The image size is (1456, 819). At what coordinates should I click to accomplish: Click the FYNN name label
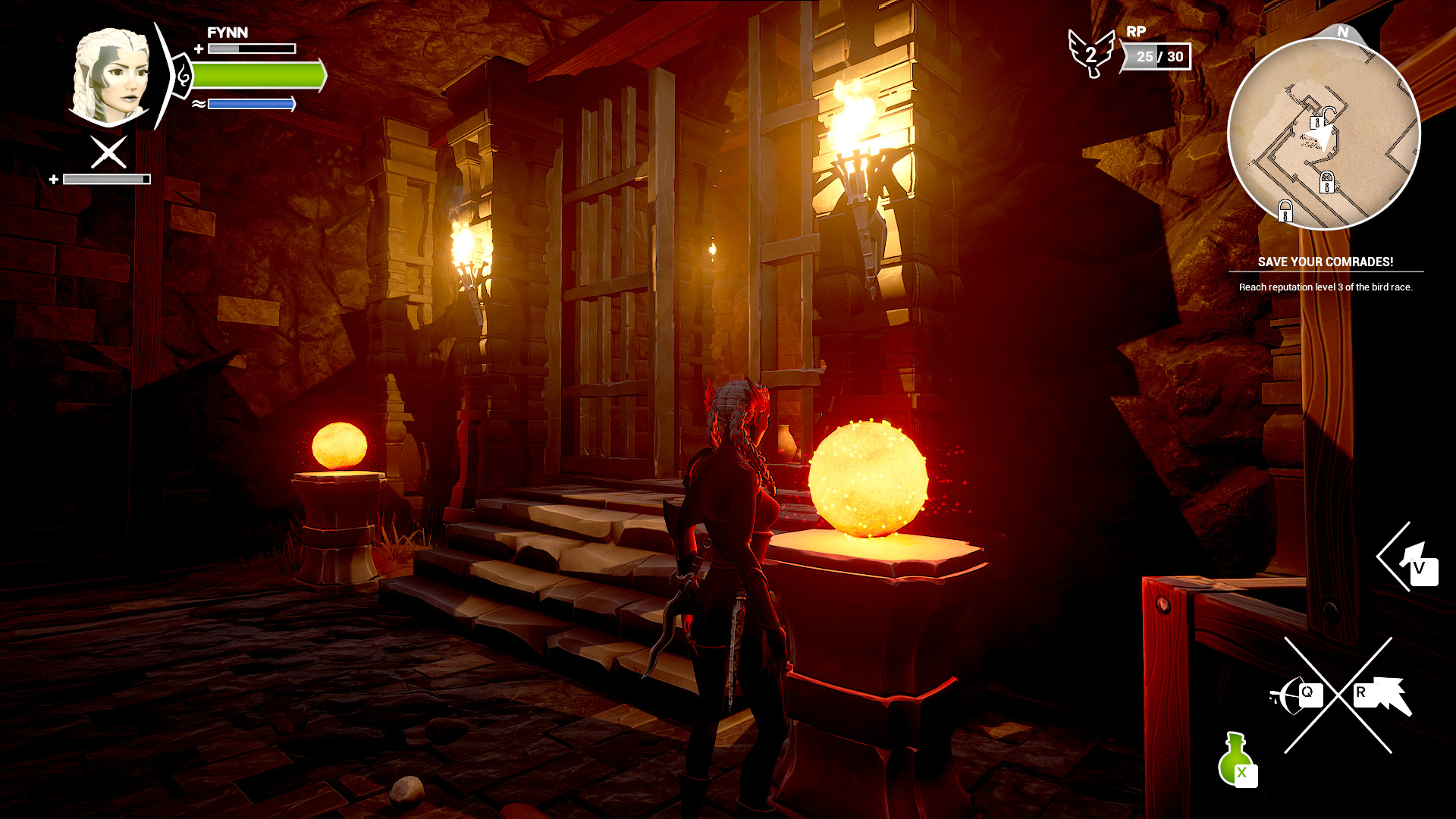[227, 33]
